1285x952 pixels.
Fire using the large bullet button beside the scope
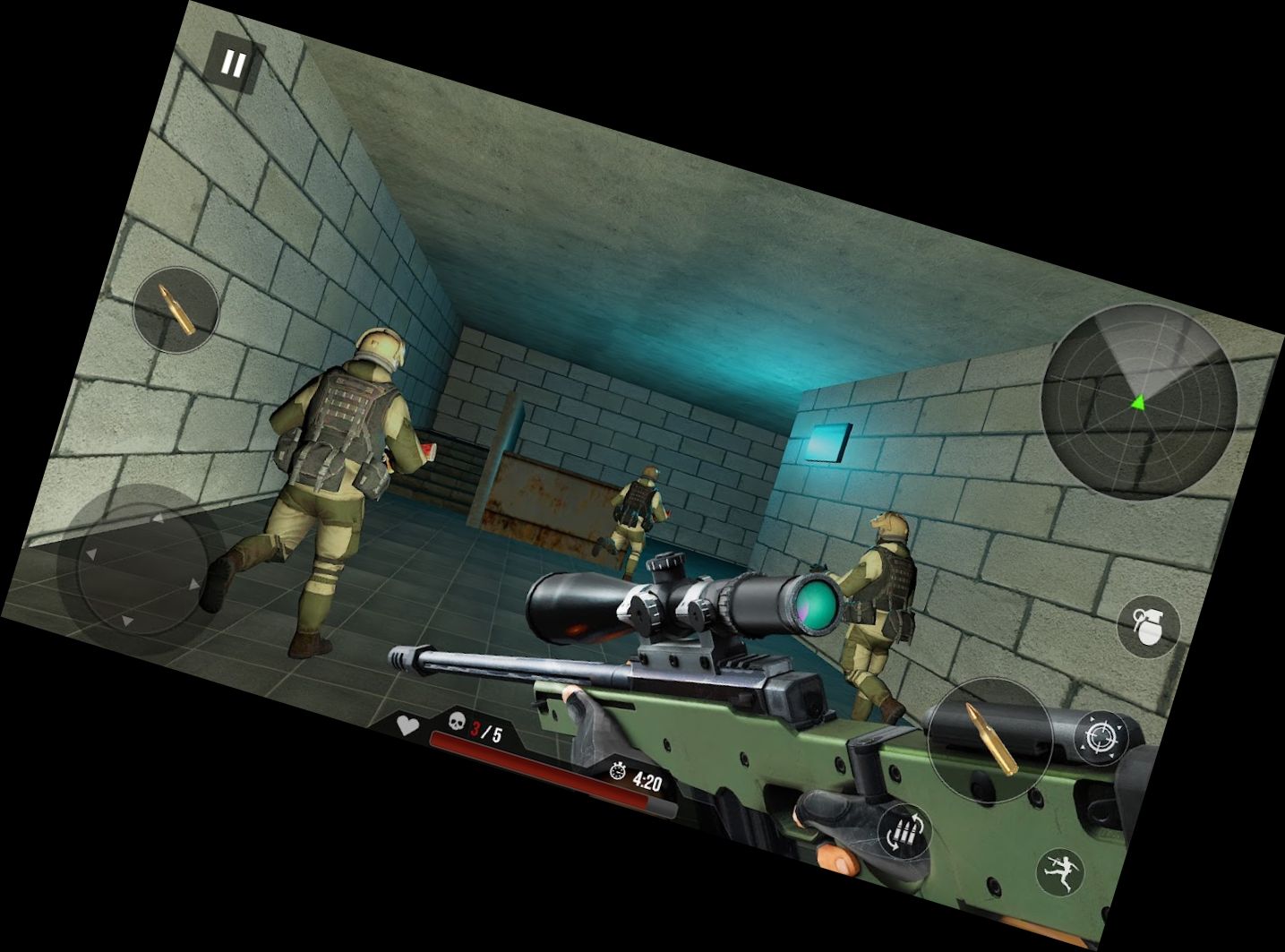989,739
